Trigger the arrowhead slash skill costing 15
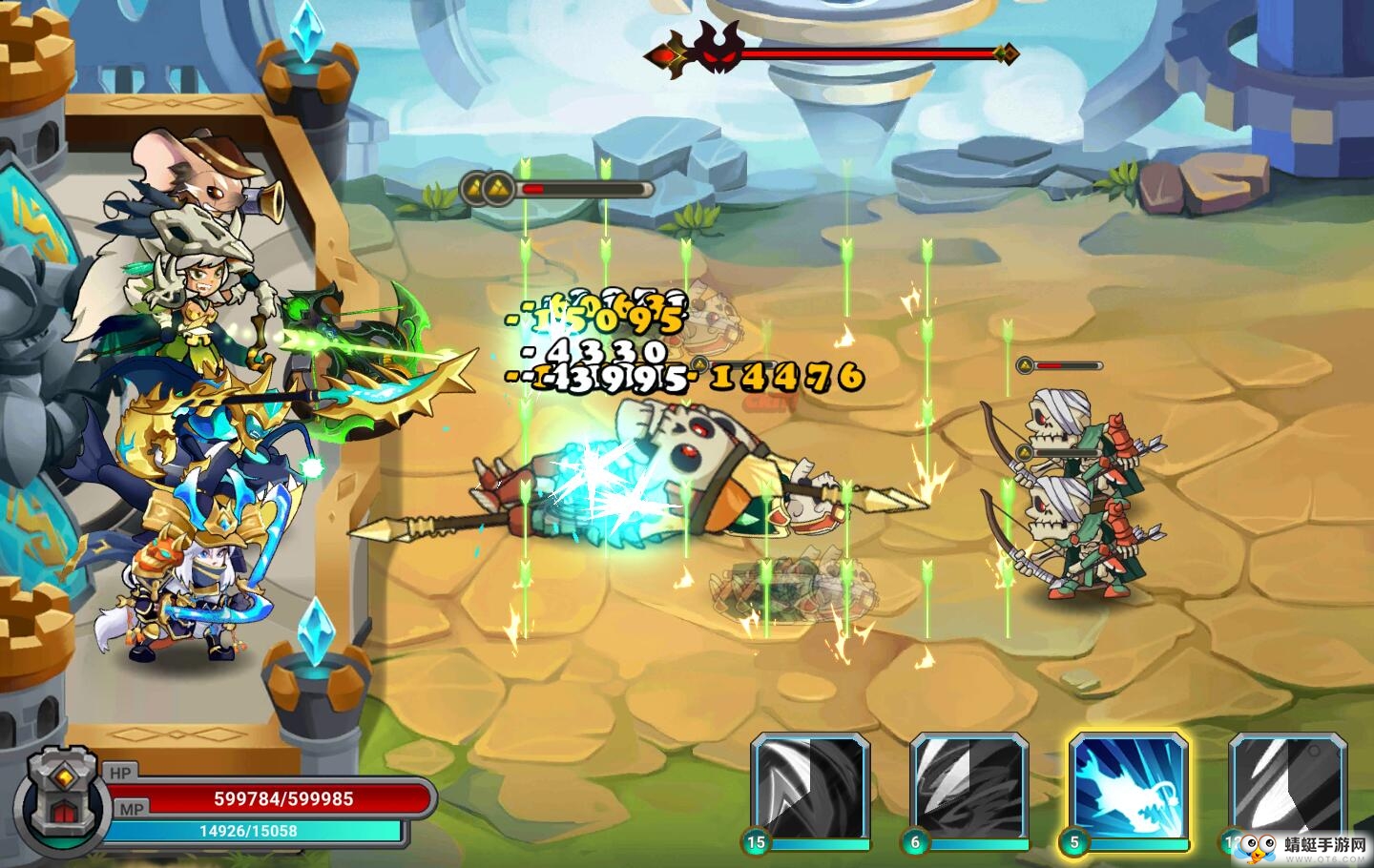Viewport: 1374px width, 868px height. tap(810, 784)
